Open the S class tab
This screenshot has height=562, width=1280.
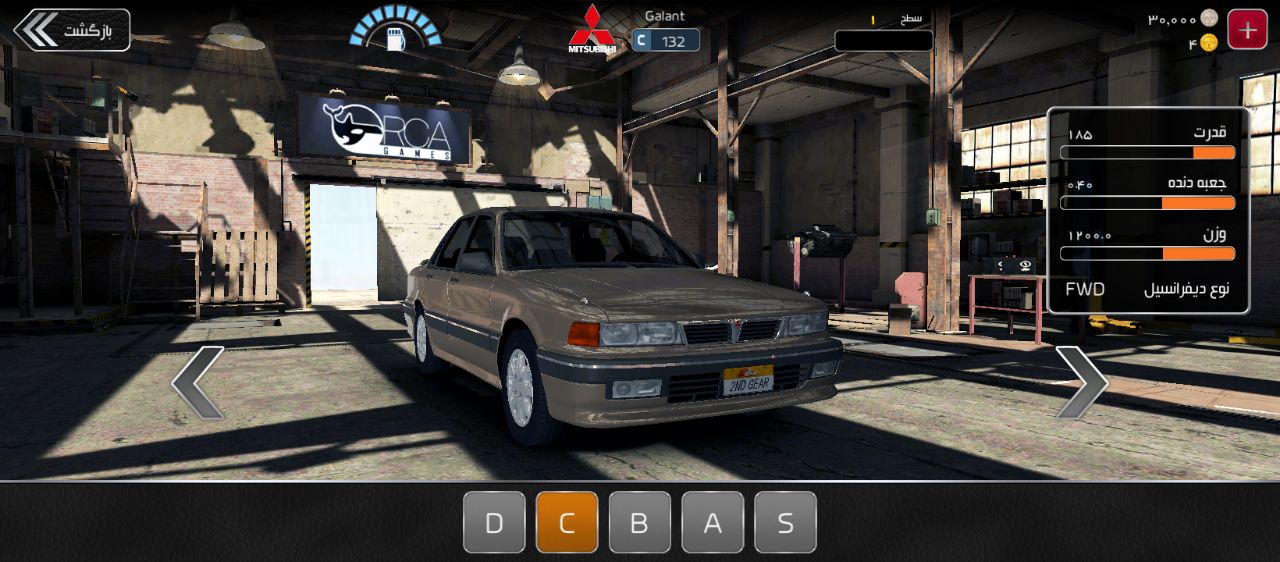tap(785, 522)
